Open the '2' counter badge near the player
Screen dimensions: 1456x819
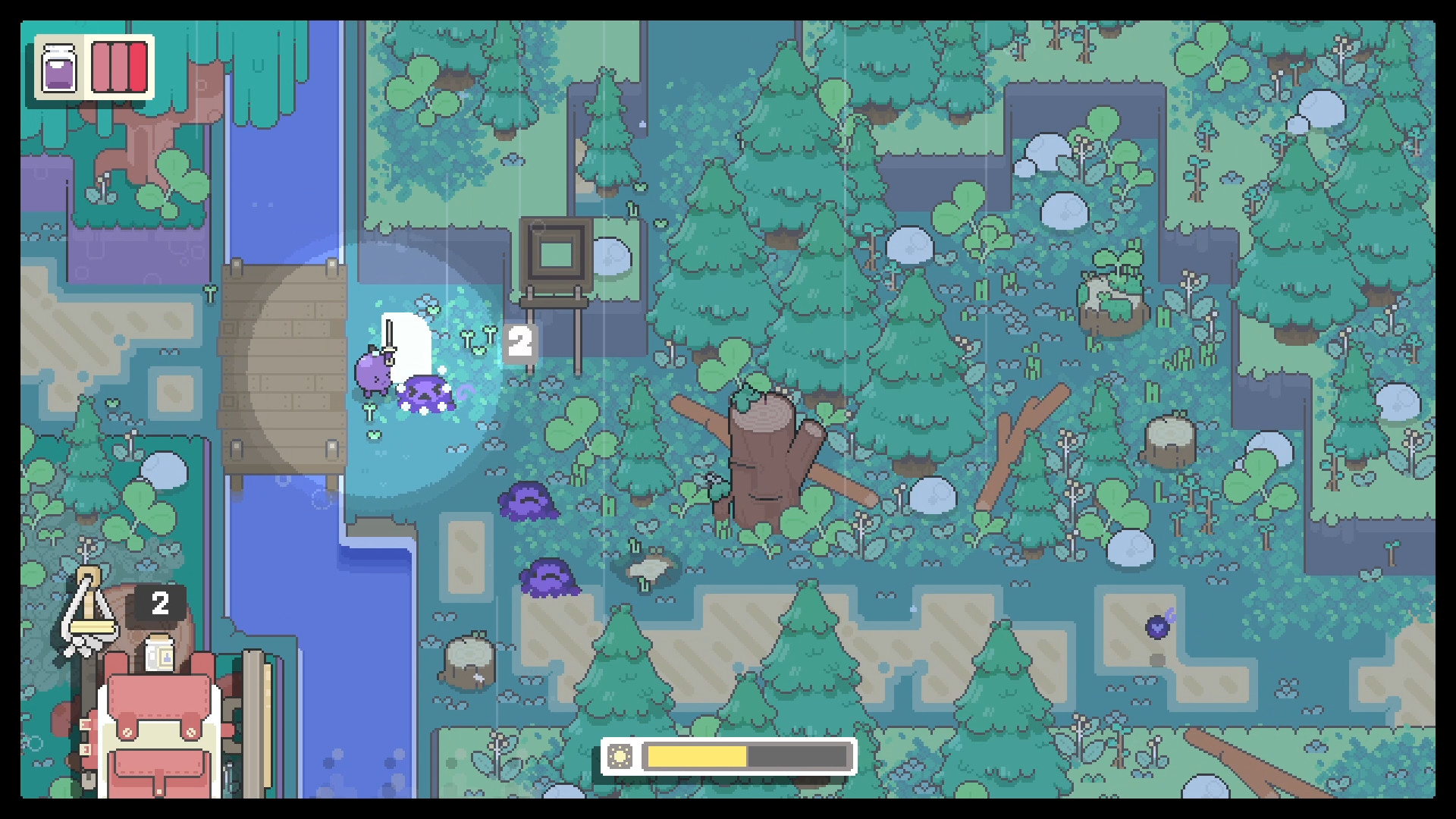click(x=520, y=341)
